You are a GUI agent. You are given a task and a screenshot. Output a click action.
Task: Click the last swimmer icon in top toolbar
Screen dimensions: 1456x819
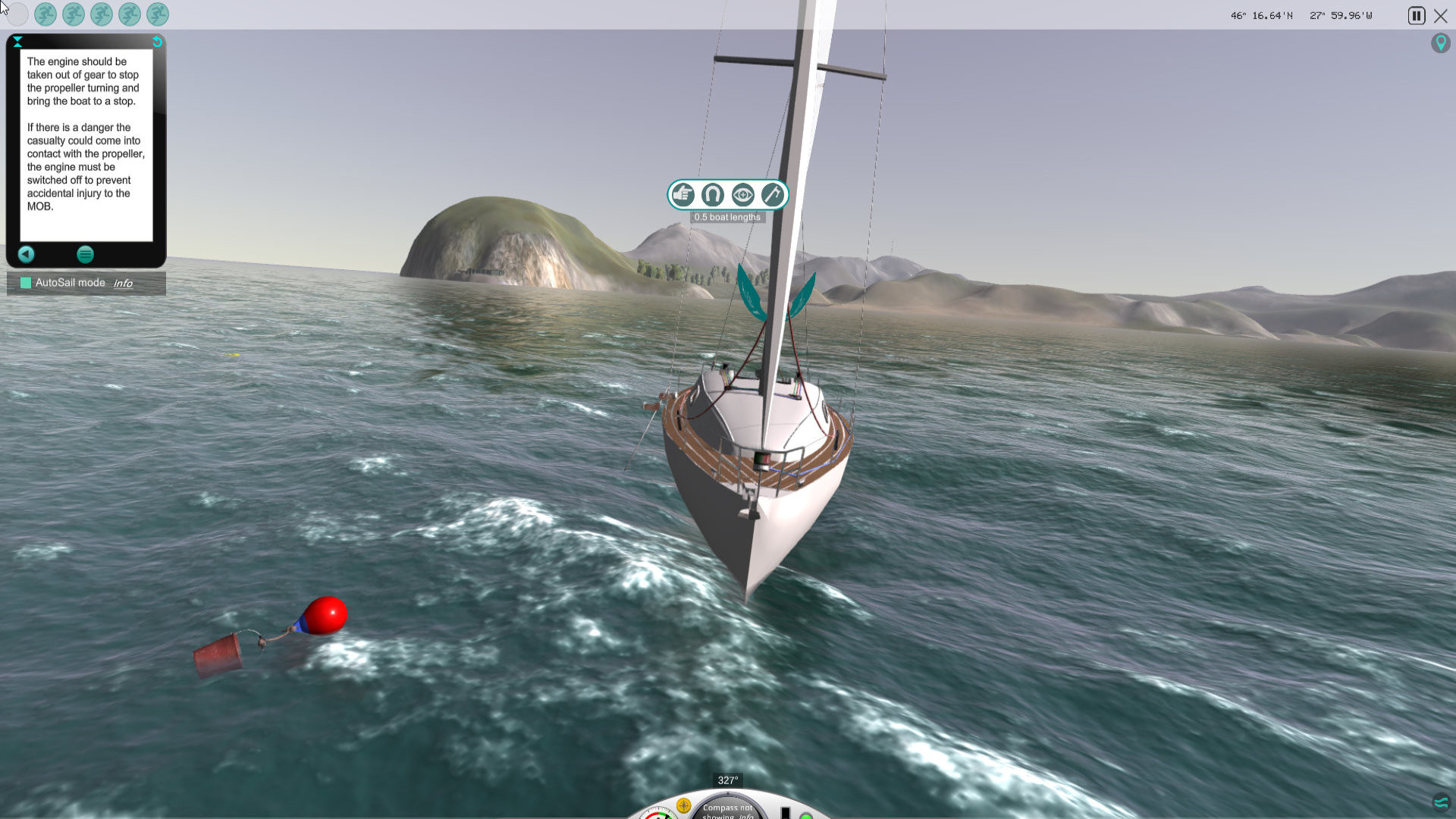tap(155, 14)
